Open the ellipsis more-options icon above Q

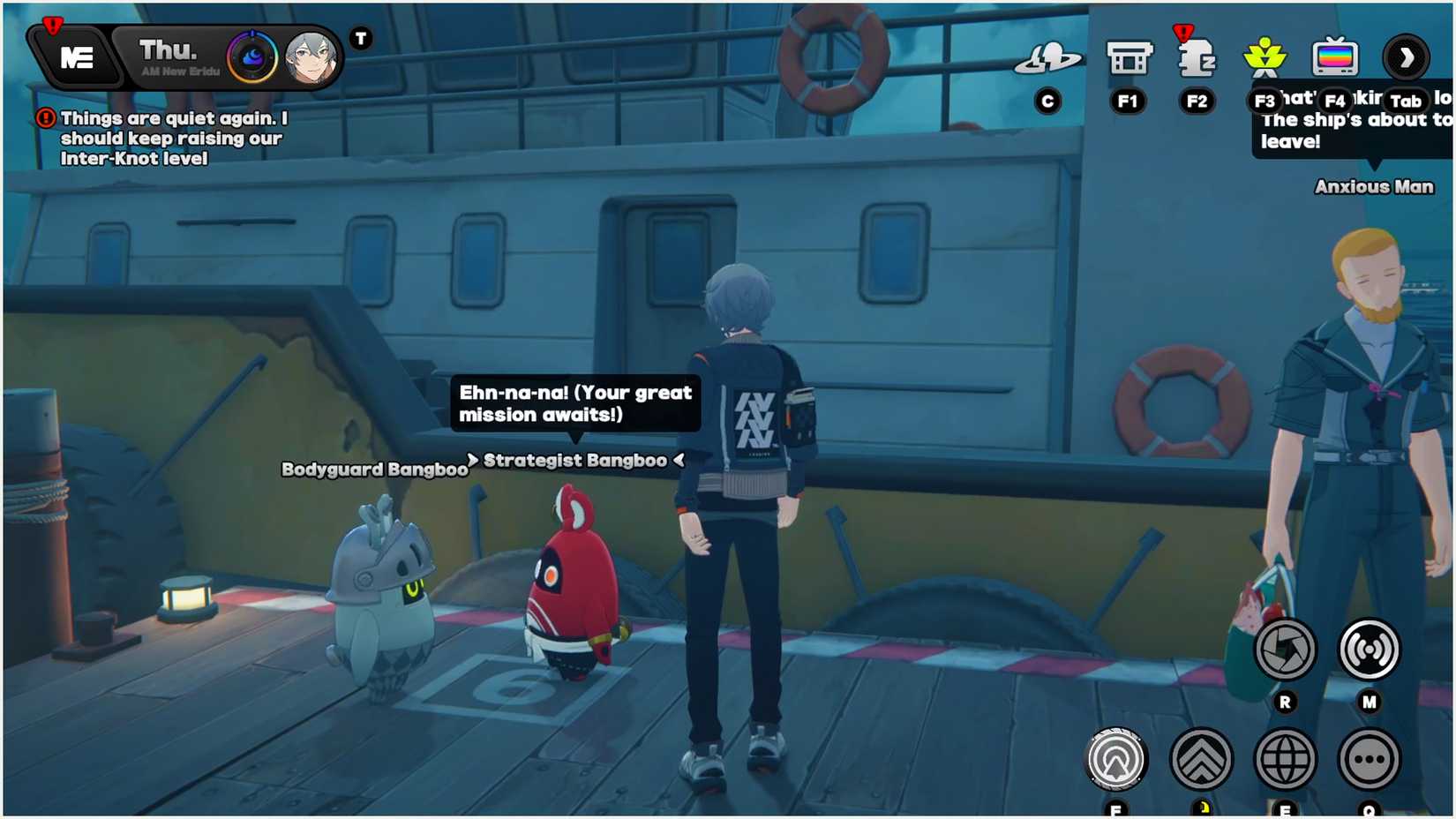coord(1369,759)
